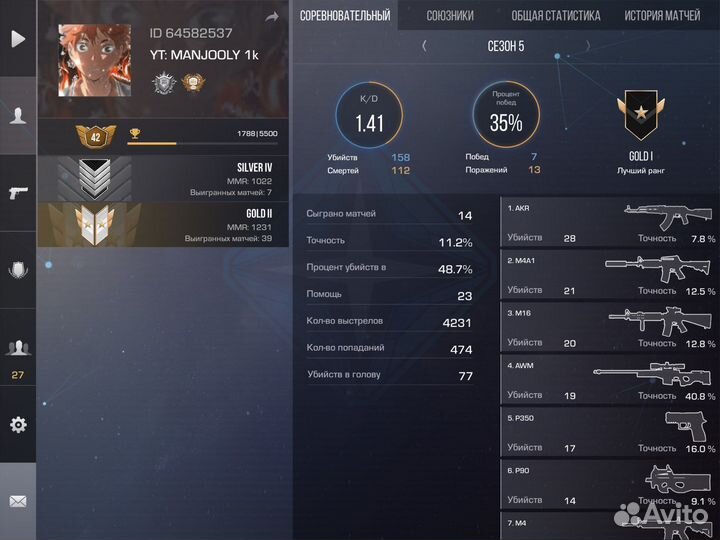Select the player avatar picture
Screen dimensions: 720x540
[x=94, y=60]
